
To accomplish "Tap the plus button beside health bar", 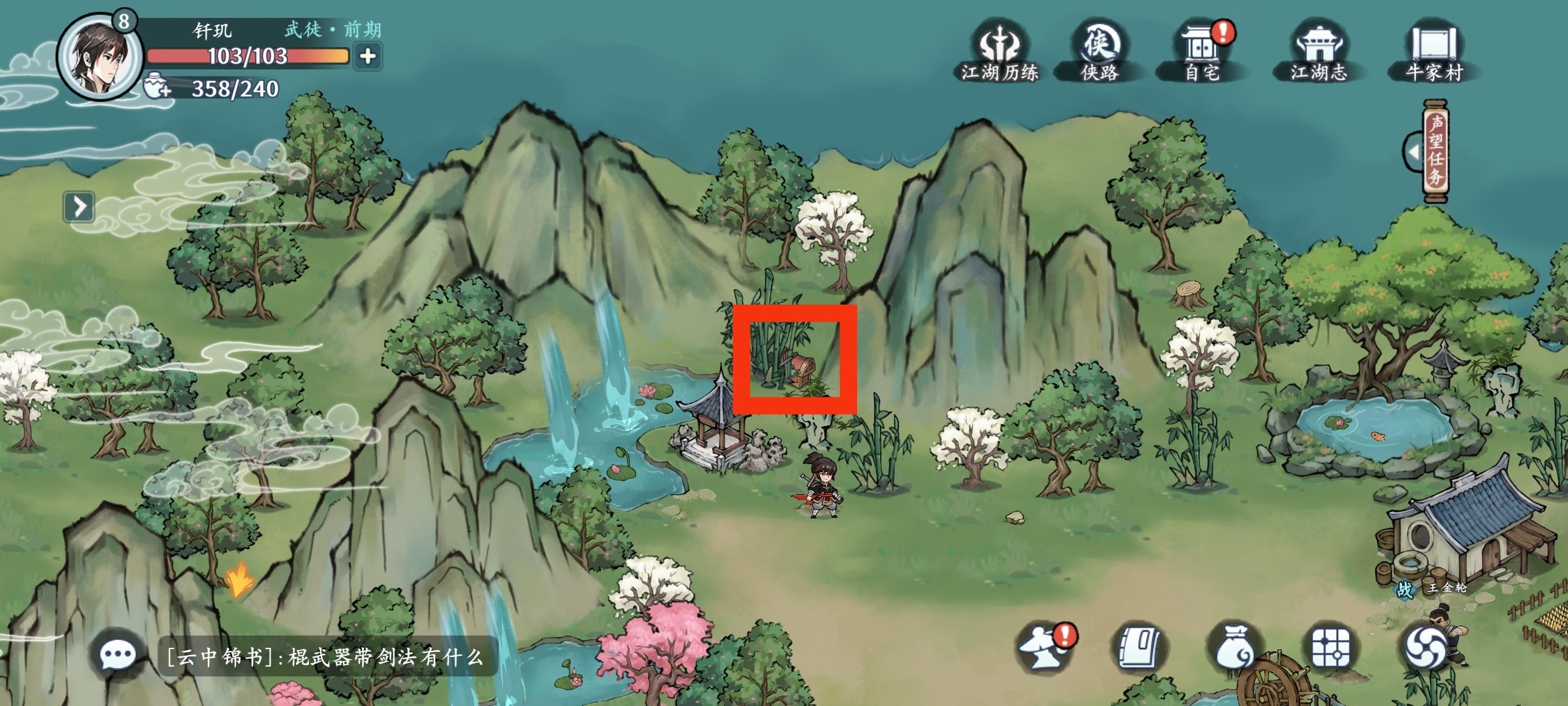I will pos(368,56).
